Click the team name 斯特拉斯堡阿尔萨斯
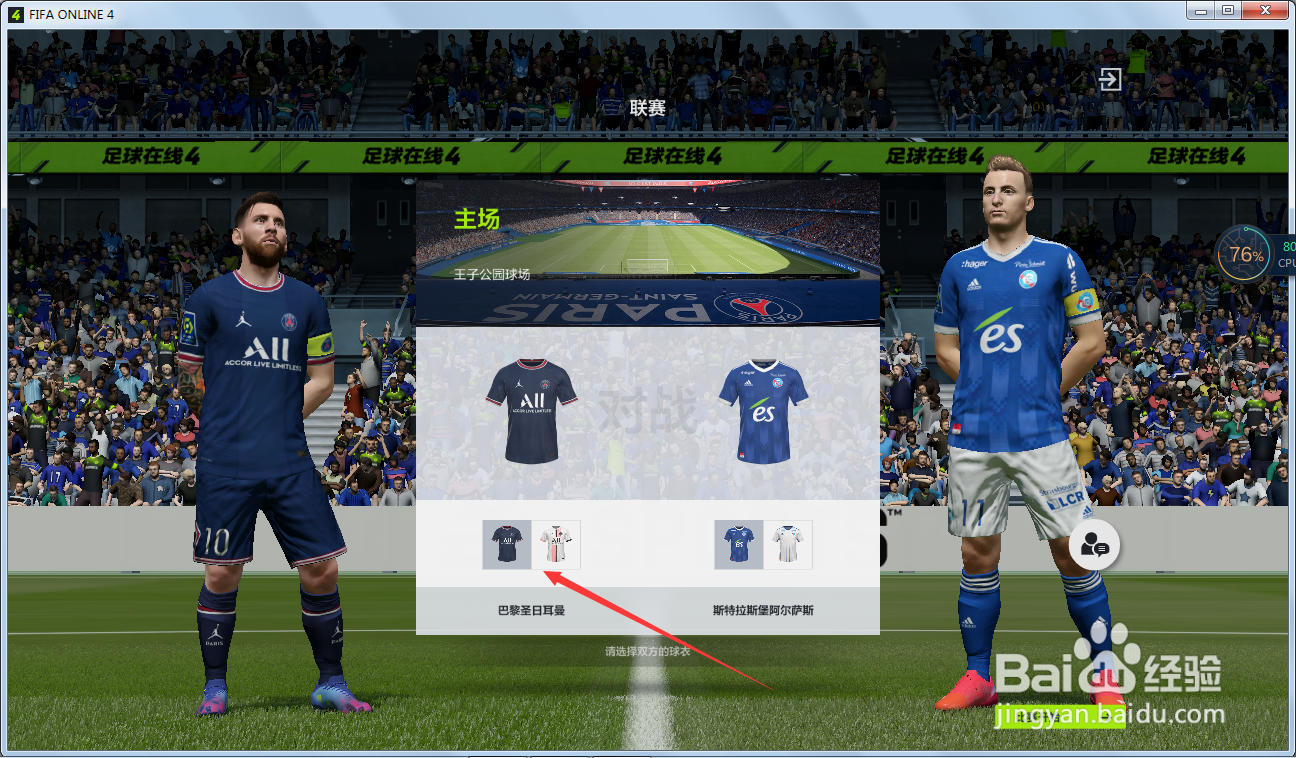Image resolution: width=1296 pixels, height=758 pixels. point(762,609)
